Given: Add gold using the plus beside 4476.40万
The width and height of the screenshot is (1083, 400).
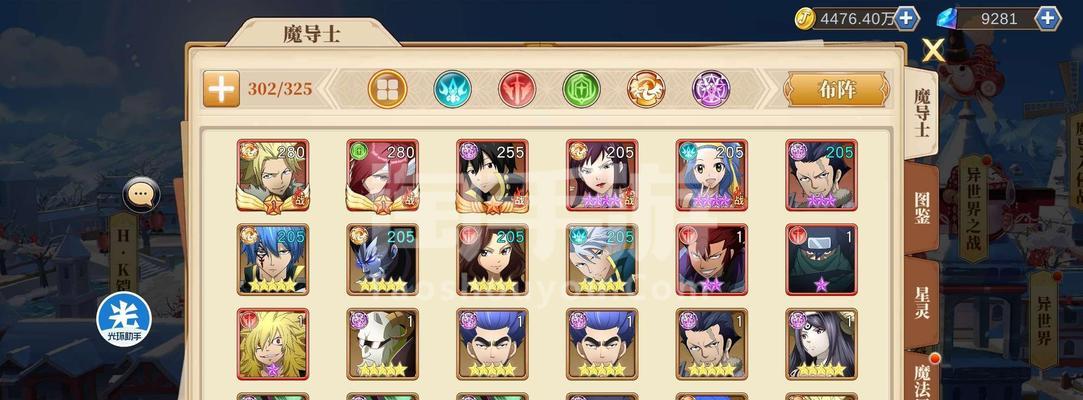Looking at the screenshot, I should point(907,18).
